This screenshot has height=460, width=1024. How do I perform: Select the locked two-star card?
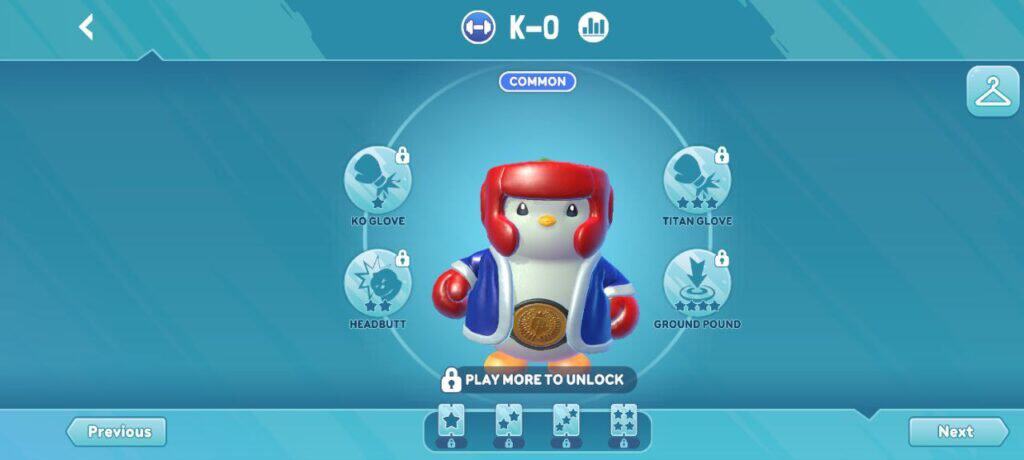click(x=509, y=424)
